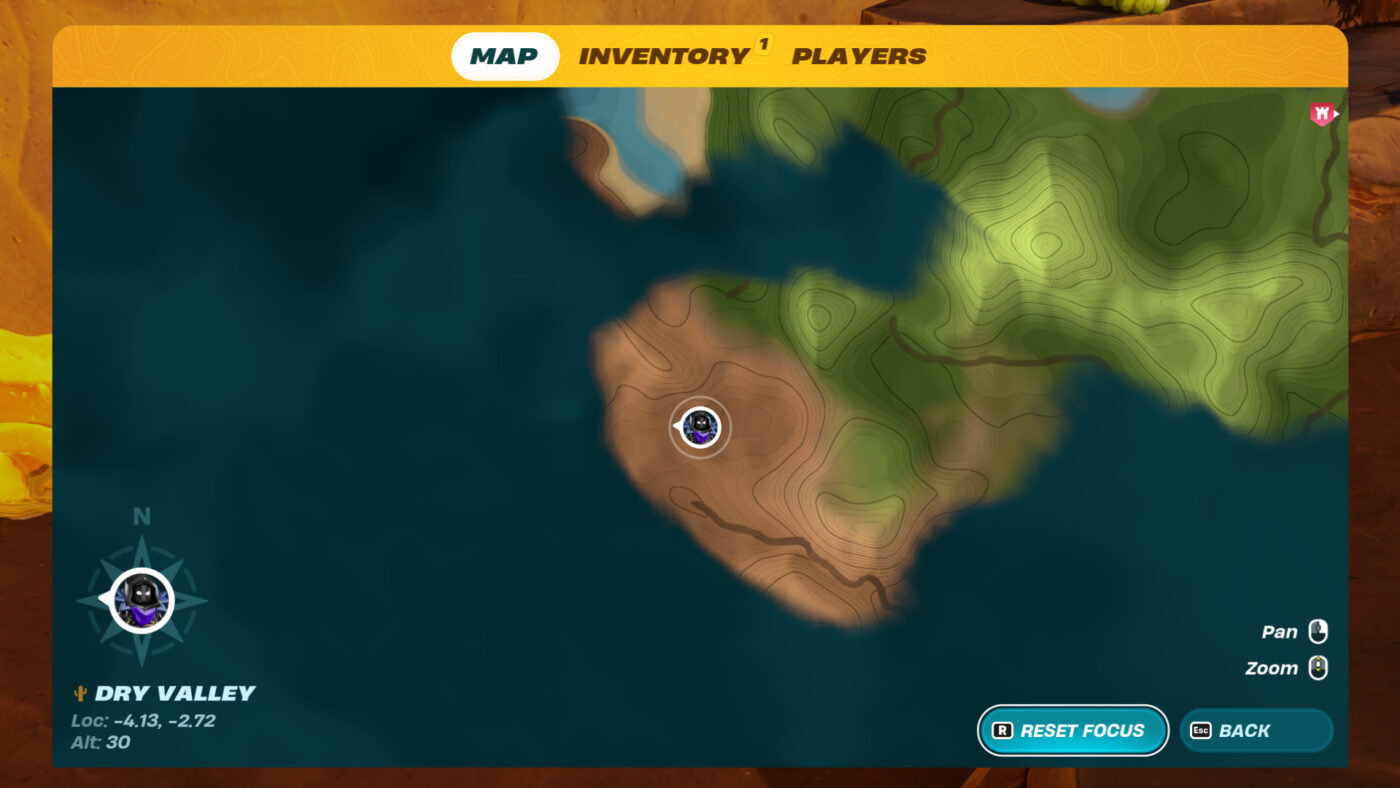Image resolution: width=1400 pixels, height=788 pixels.
Task: Click the Reset Focus button
Action: tap(1072, 731)
